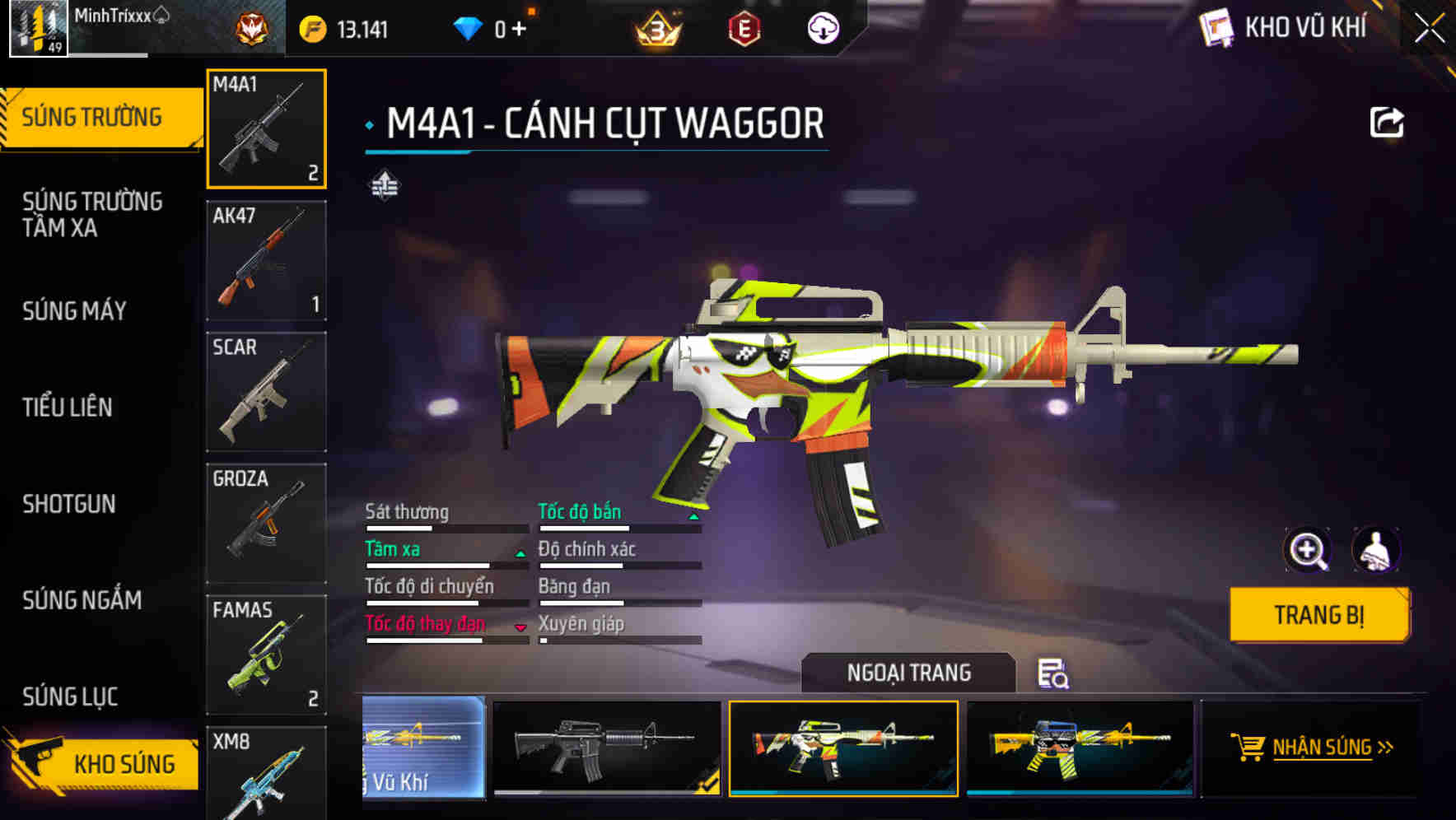
Task: Open the Nhận Súng link
Action: tap(1322, 748)
